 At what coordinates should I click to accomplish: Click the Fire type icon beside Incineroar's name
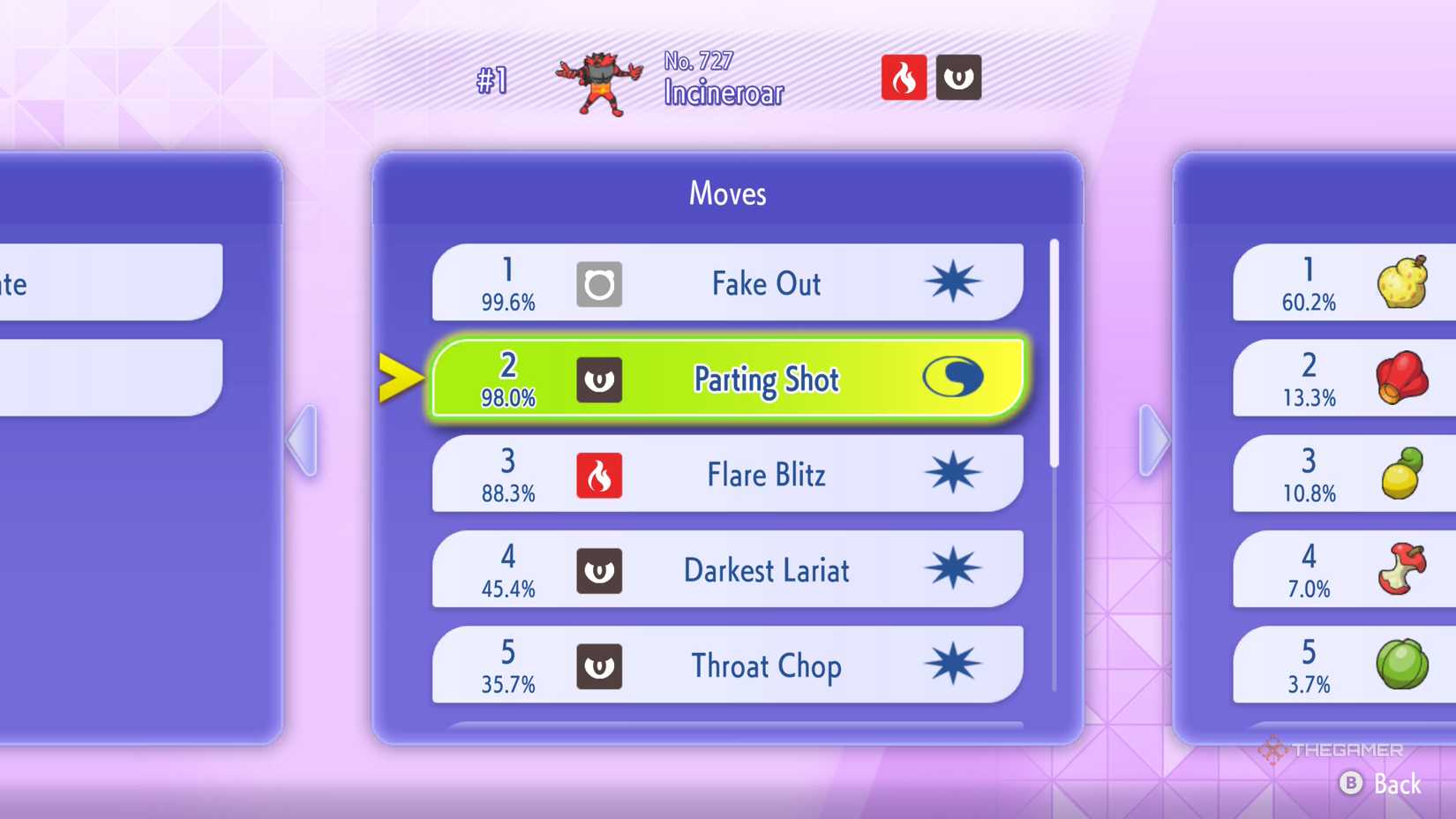tap(904, 78)
